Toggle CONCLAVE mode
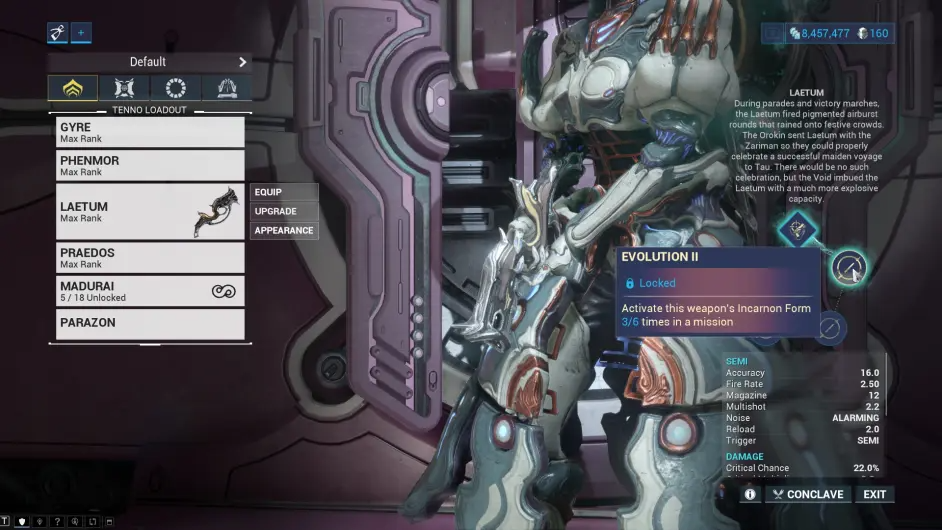Image resolution: width=942 pixels, height=530 pixels. tap(807, 494)
